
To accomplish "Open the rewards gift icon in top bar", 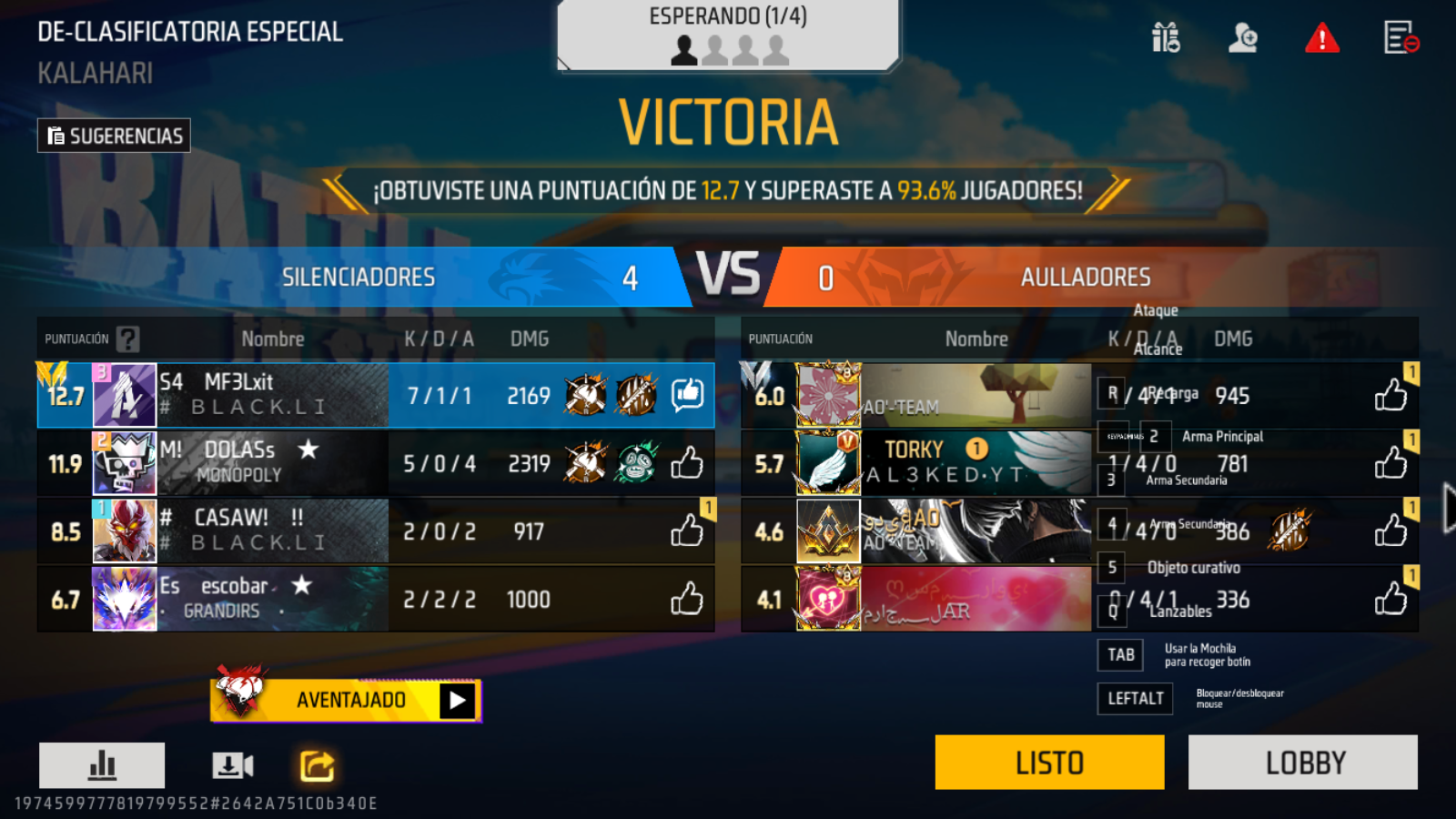I will (x=1164, y=39).
